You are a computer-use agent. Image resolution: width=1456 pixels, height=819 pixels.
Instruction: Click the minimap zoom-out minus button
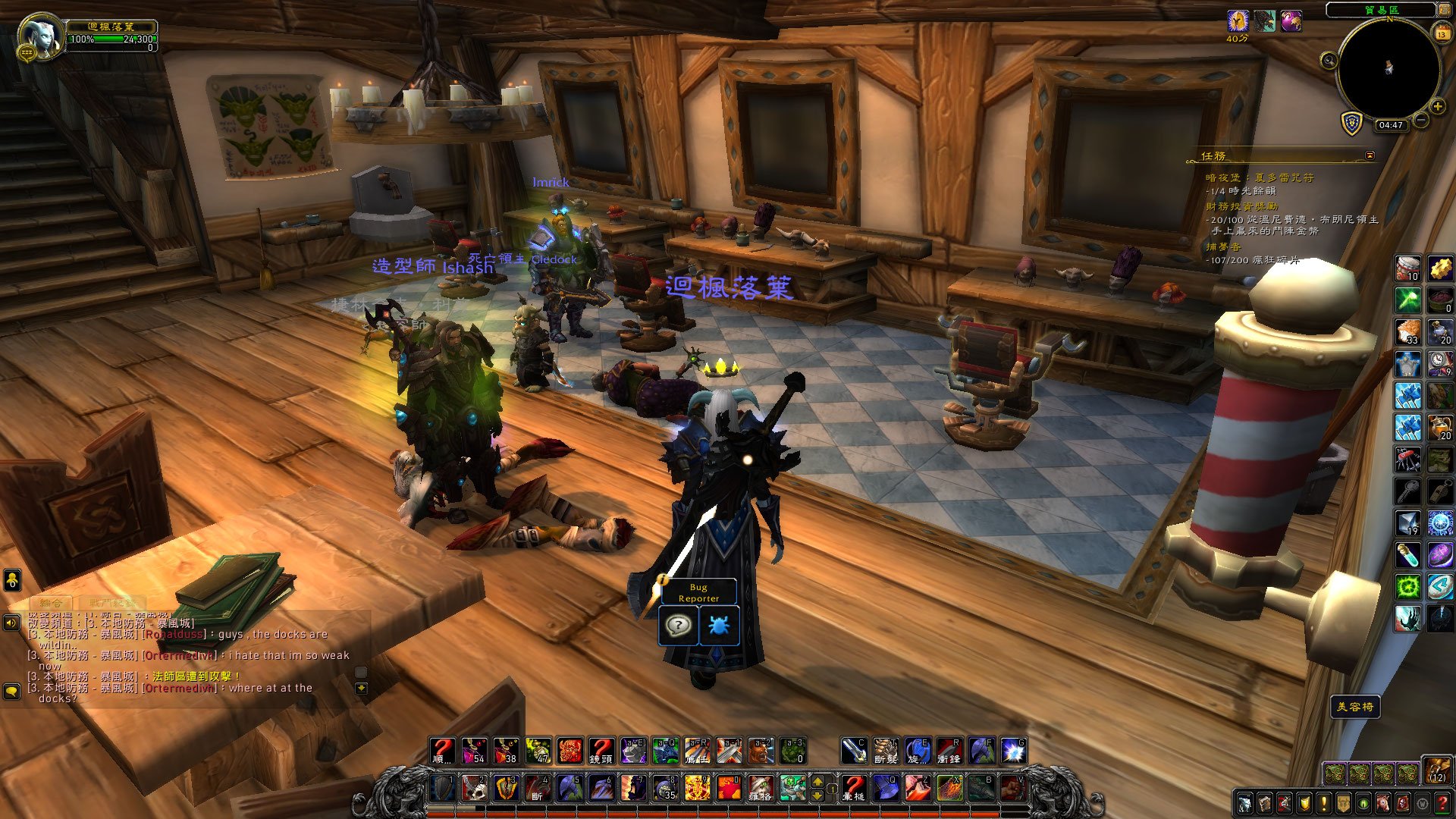click(x=1421, y=120)
